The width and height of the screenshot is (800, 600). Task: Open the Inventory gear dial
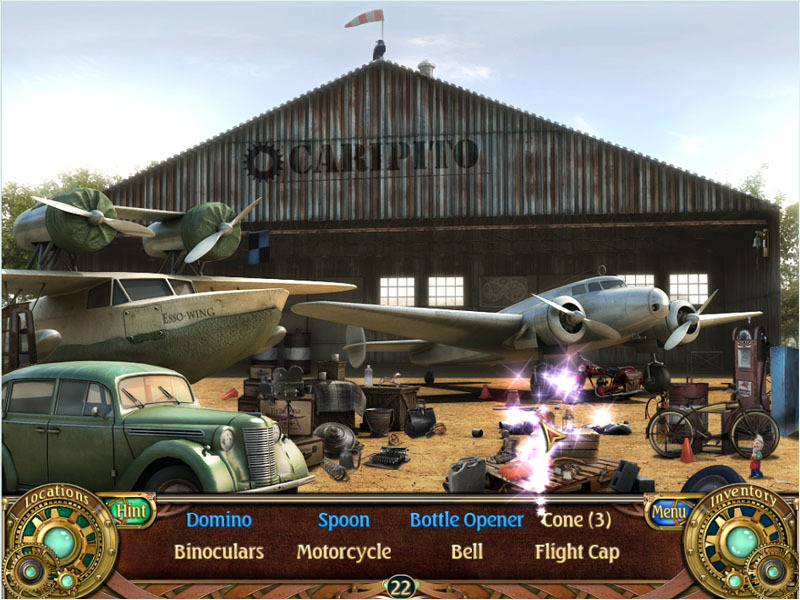coord(741,542)
